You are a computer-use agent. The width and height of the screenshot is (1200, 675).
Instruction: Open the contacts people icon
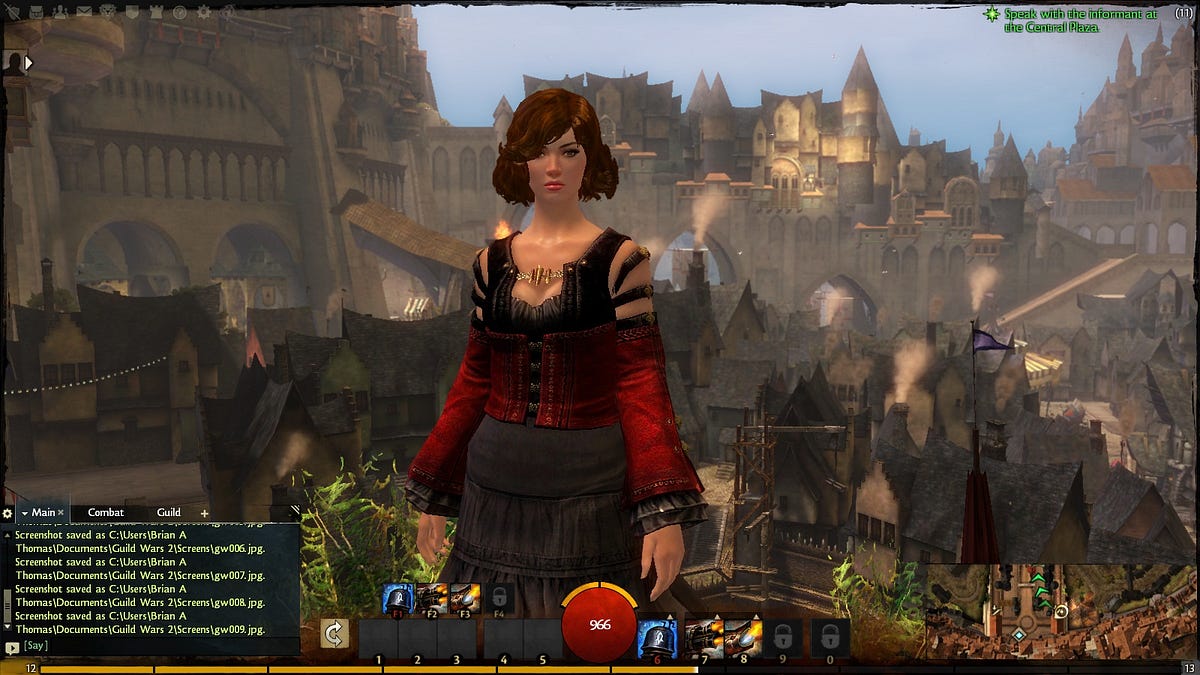point(60,12)
